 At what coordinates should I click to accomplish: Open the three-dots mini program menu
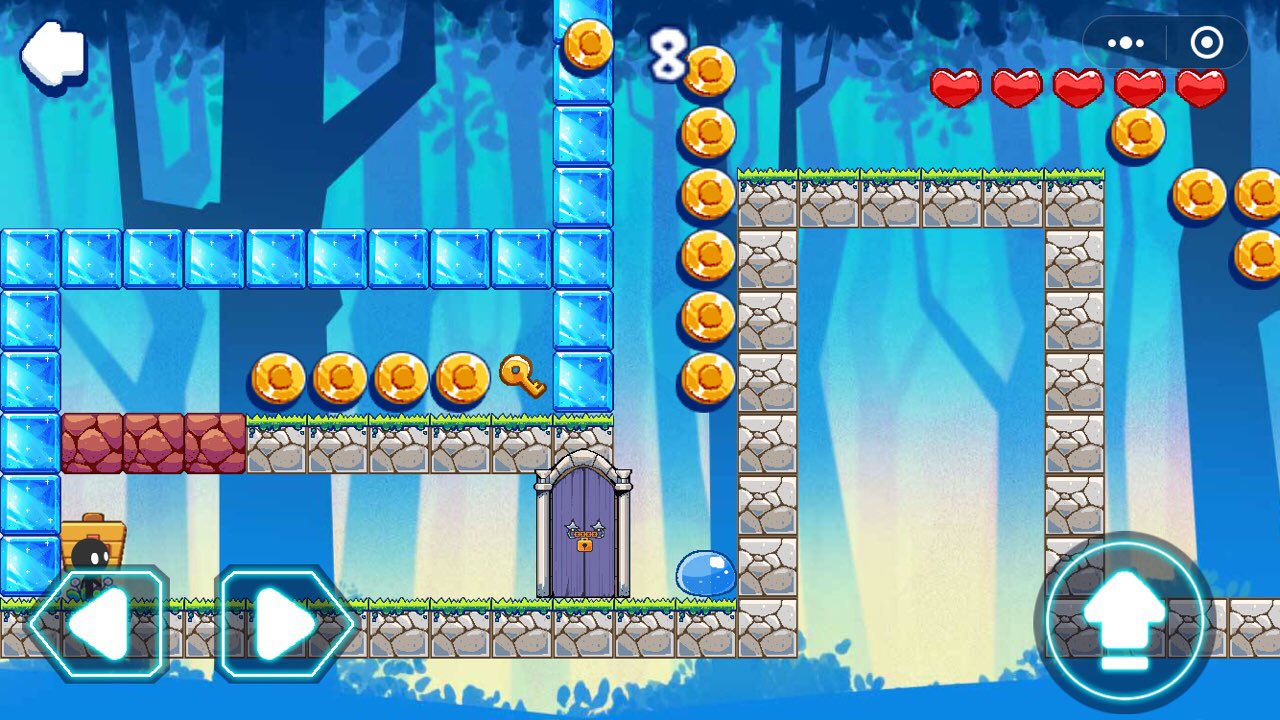1125,43
